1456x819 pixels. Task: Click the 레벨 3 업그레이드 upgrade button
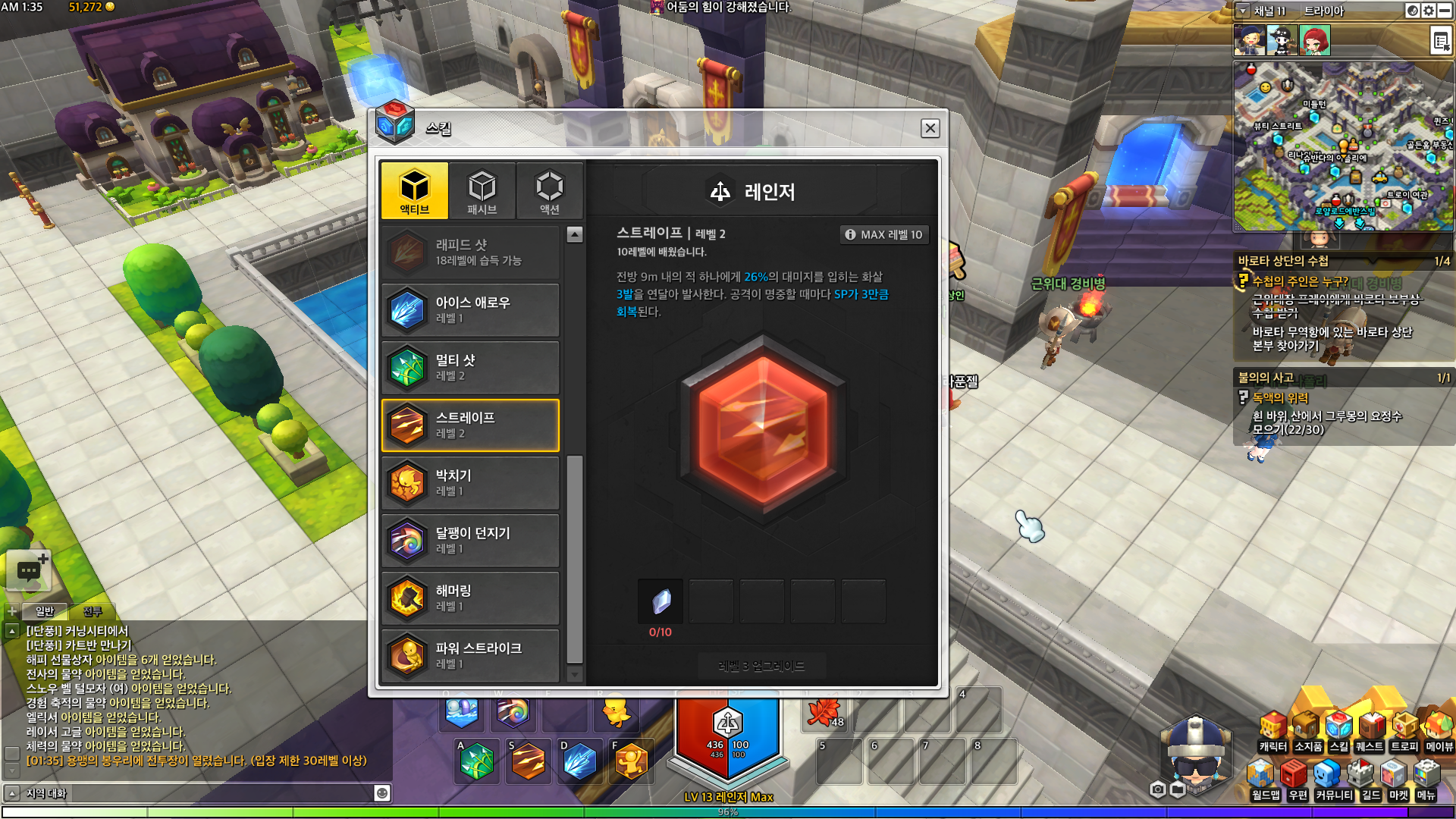click(761, 666)
